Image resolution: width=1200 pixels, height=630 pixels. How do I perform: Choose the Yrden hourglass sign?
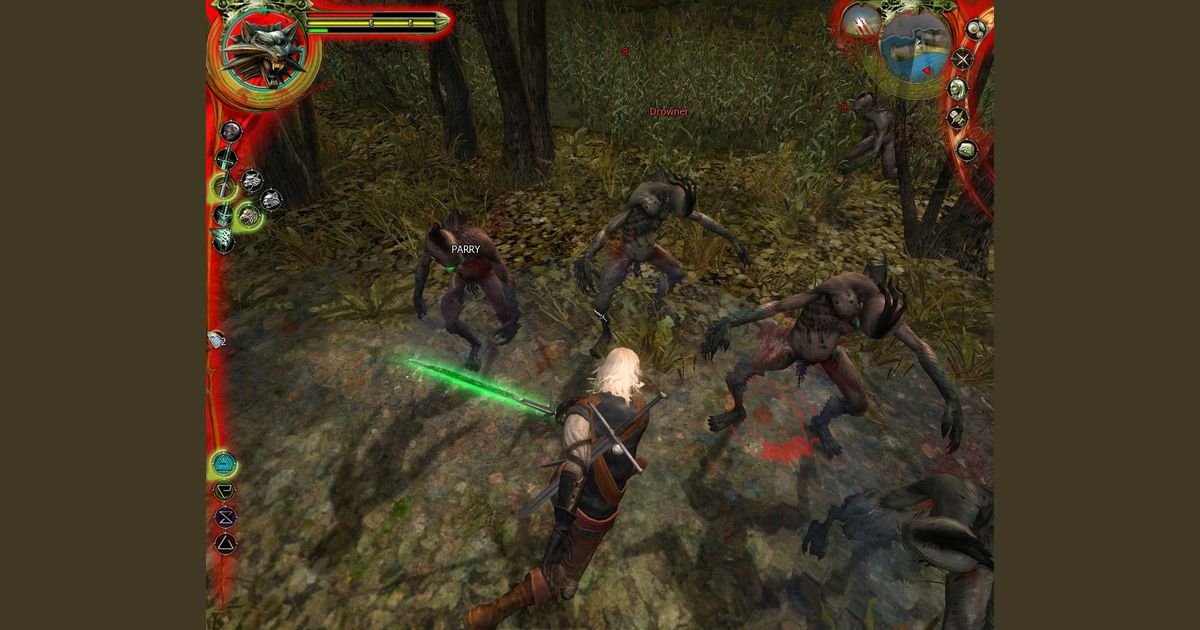click(225, 517)
